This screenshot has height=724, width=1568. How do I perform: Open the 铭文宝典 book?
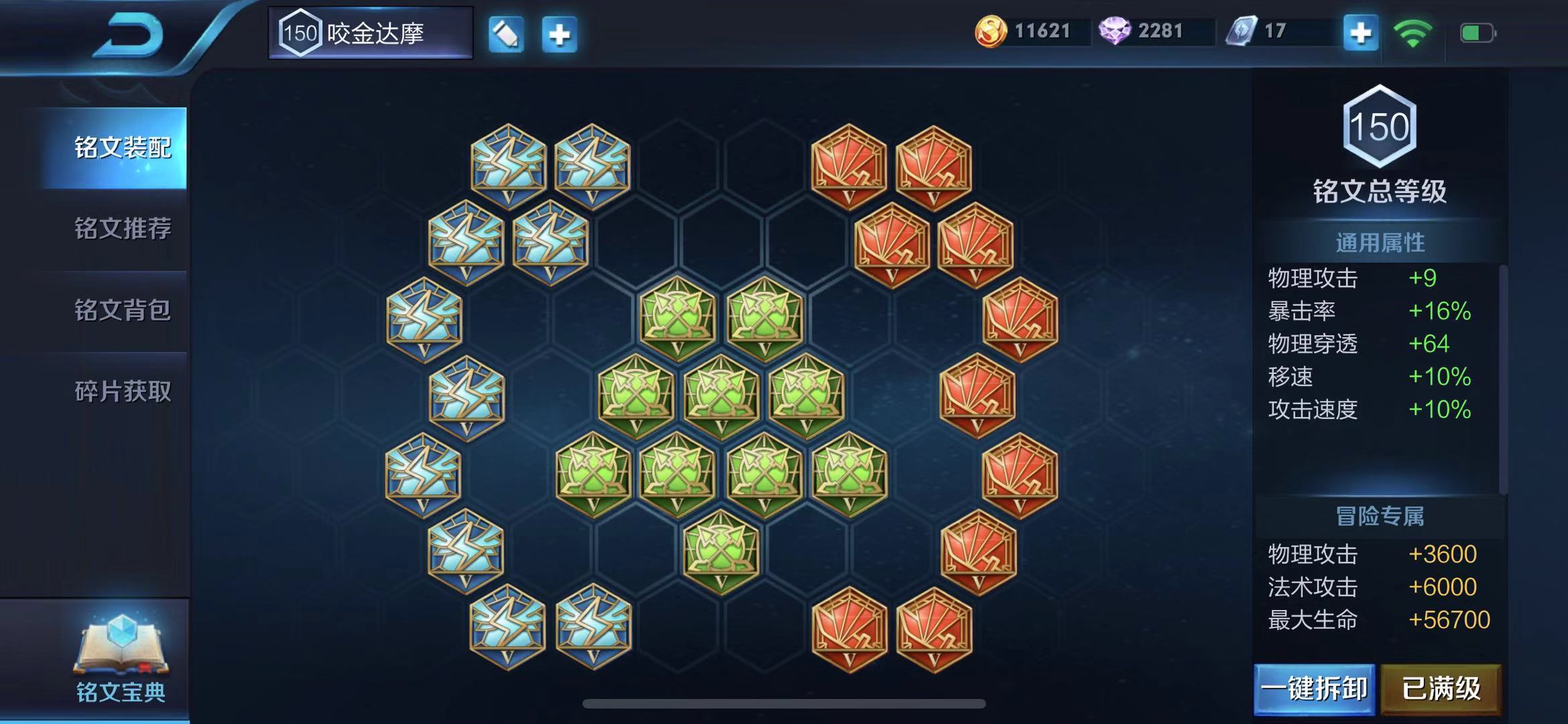[x=121, y=659]
